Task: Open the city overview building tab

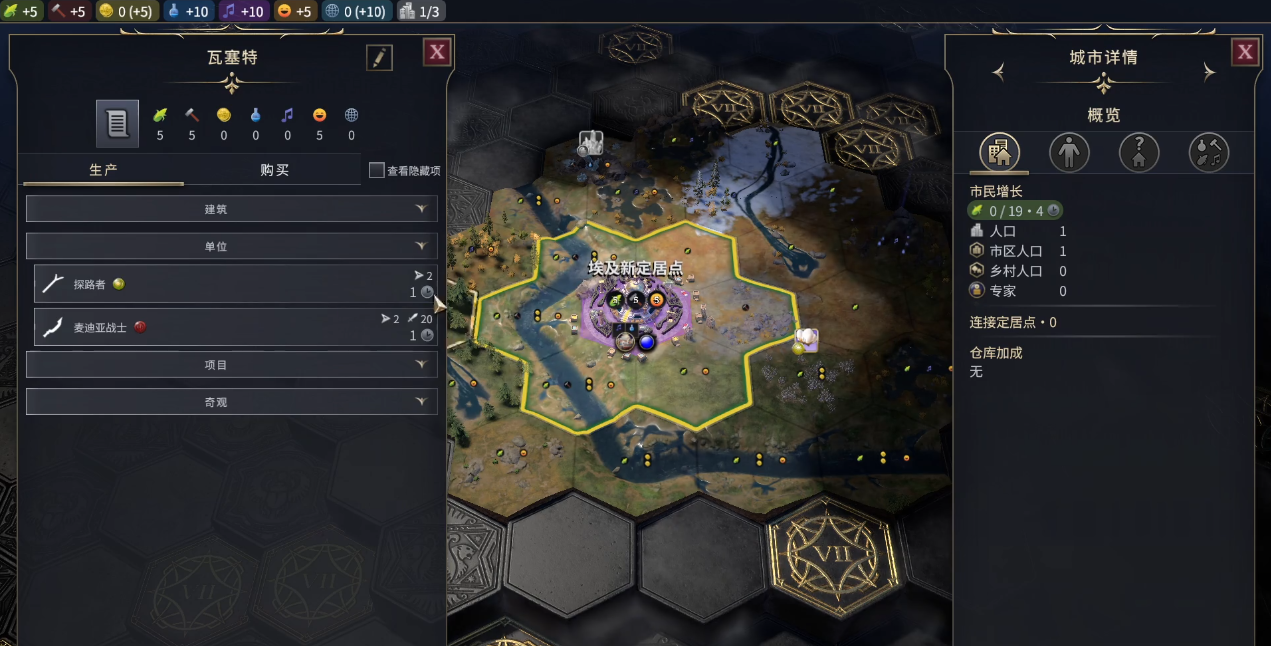Action: [x=999, y=153]
